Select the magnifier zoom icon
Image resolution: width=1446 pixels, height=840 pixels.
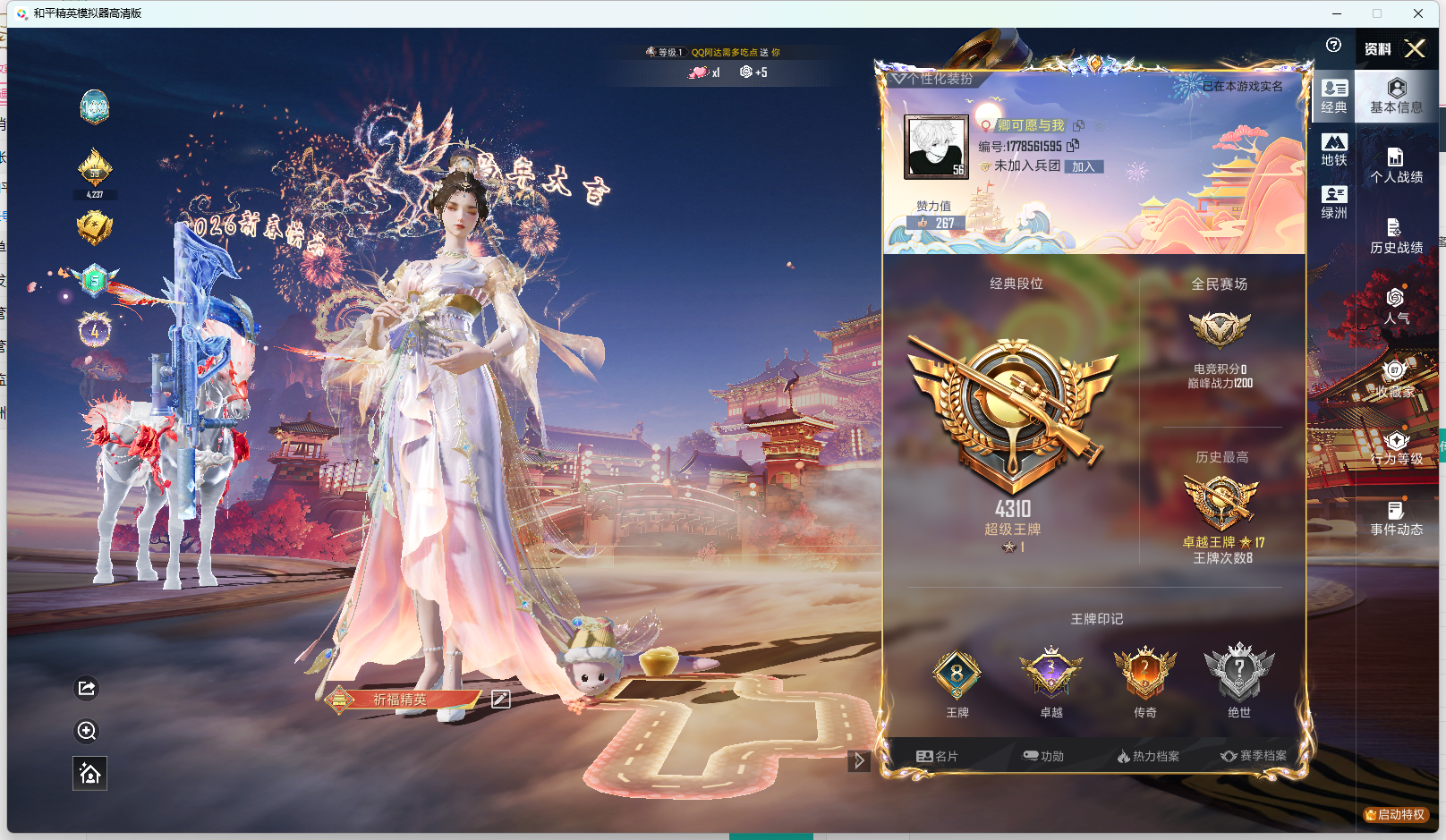pyautogui.click(x=86, y=732)
